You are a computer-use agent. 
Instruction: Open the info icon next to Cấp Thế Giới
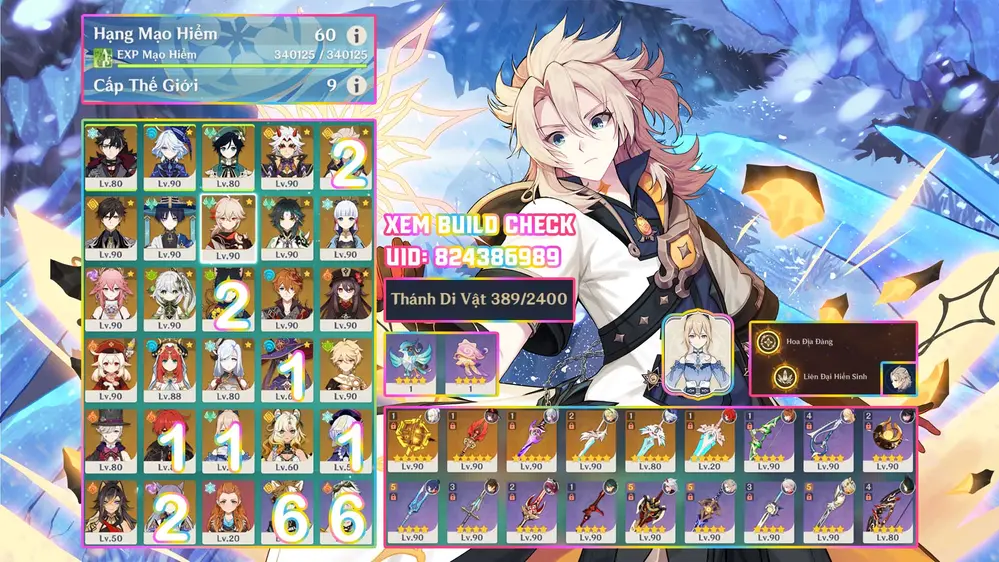pos(353,85)
